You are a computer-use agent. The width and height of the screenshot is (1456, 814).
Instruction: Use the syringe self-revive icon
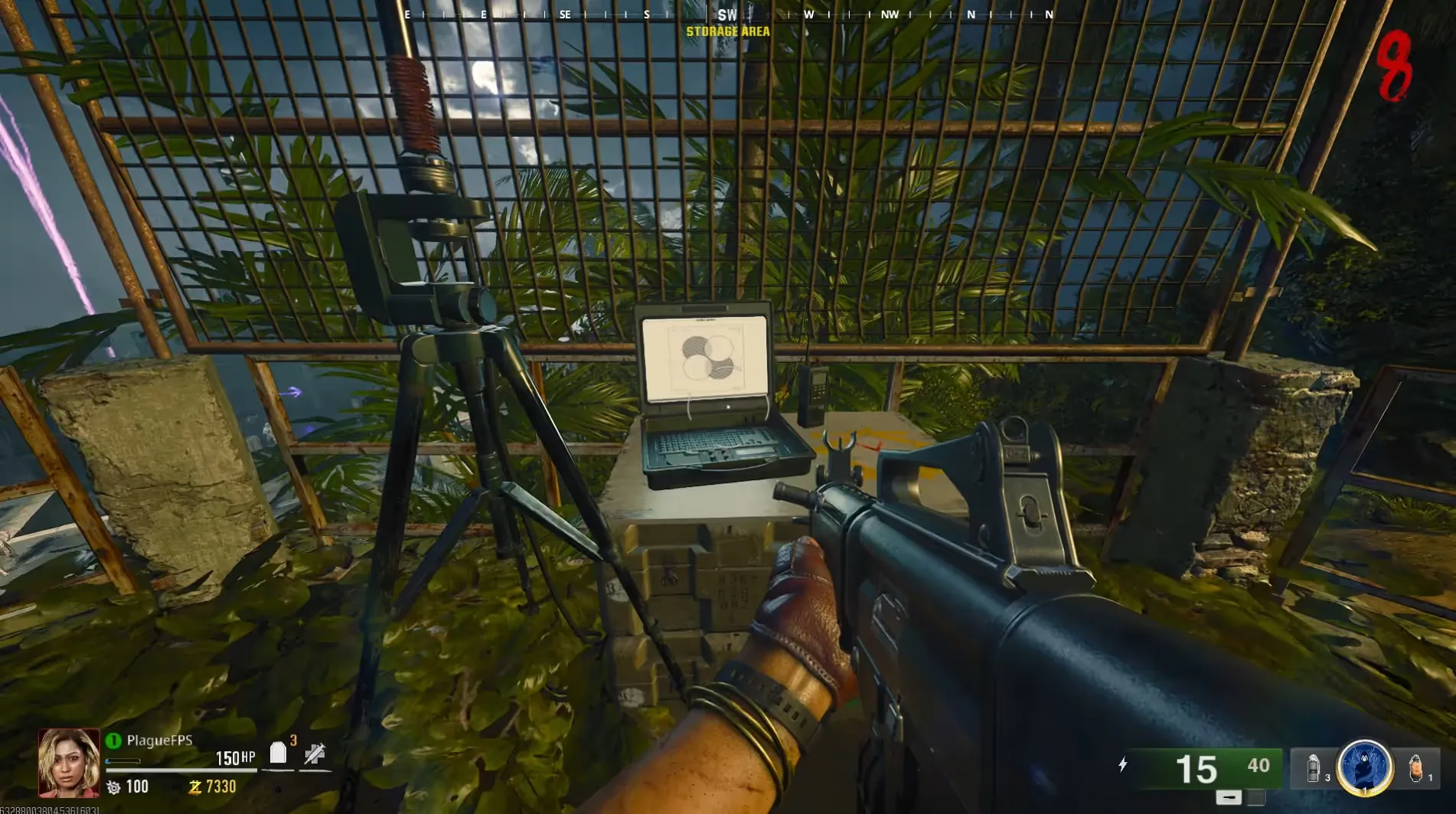coord(315,754)
